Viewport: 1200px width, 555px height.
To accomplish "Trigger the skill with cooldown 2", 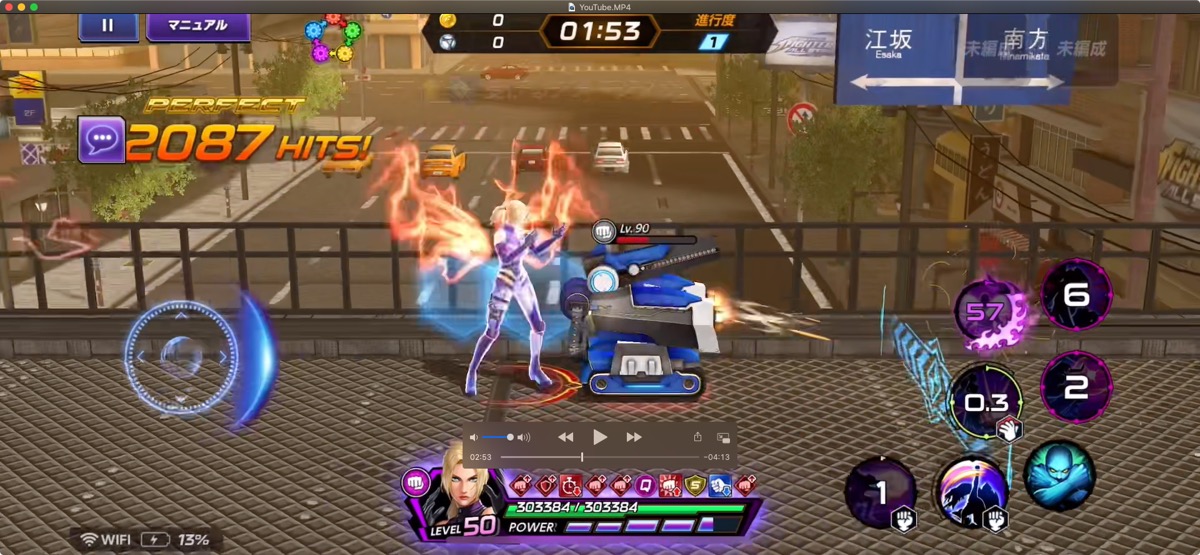I will [x=1076, y=387].
